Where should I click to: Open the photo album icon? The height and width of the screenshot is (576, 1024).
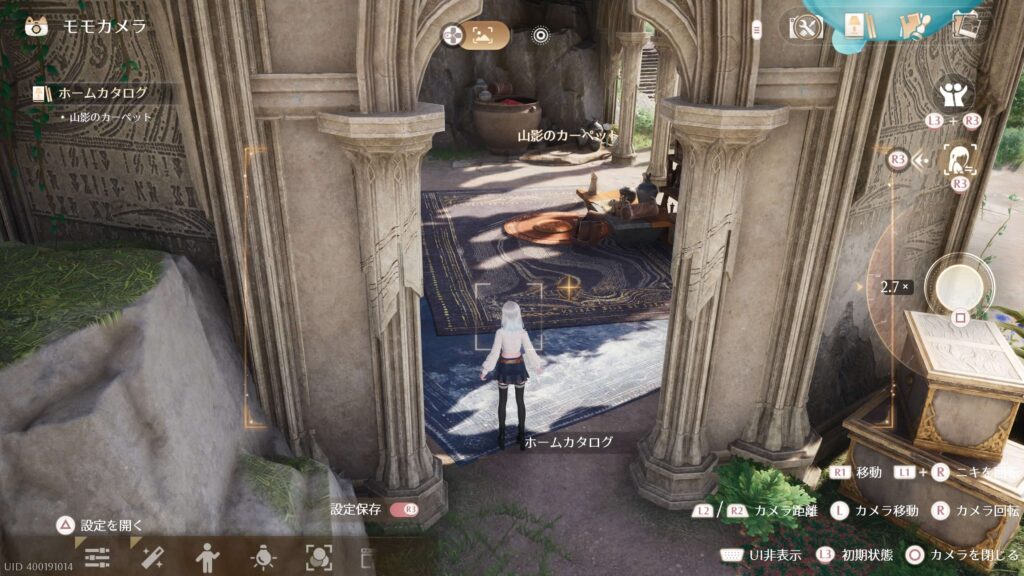coord(965,26)
